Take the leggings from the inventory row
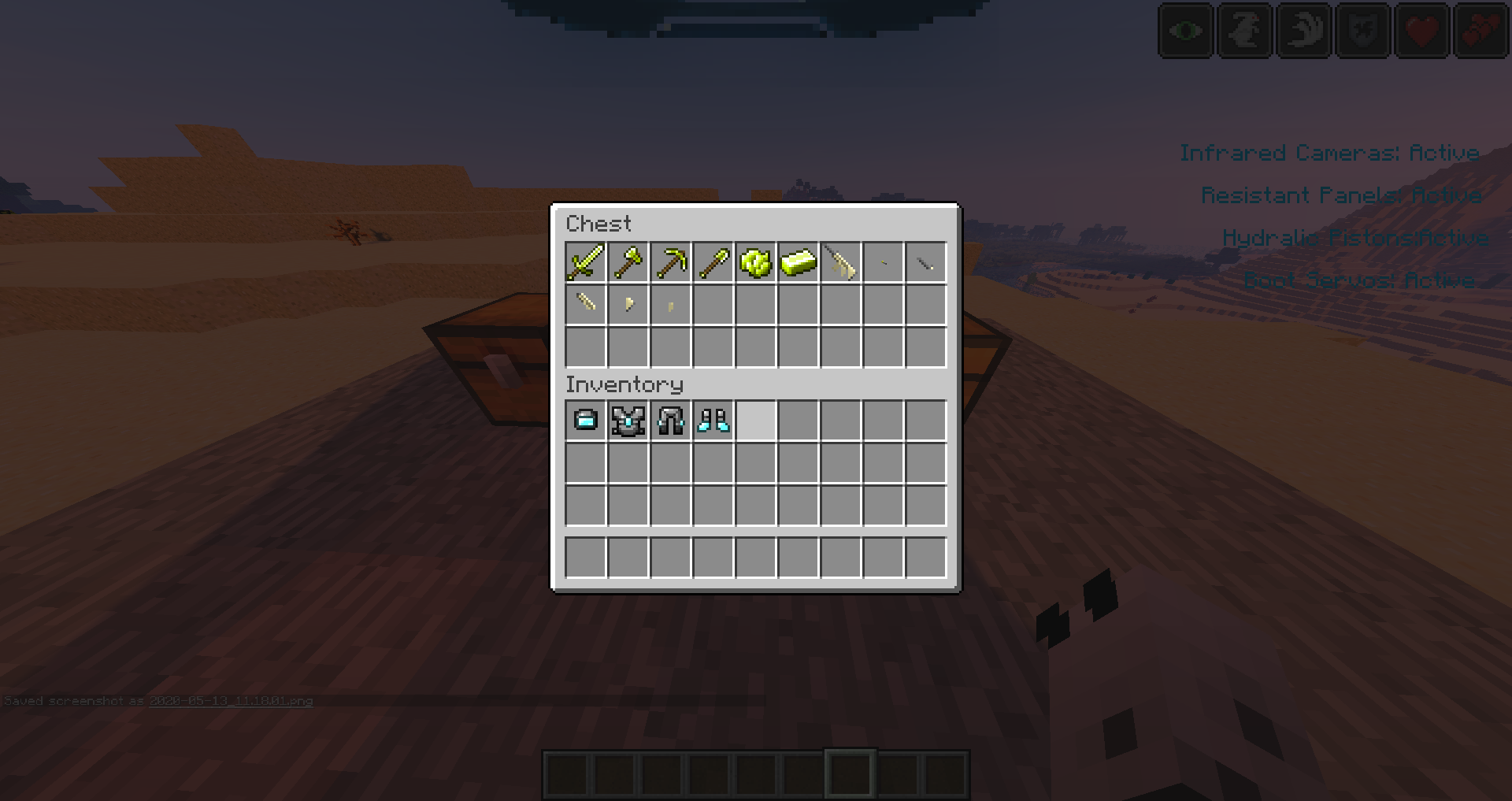 (669, 421)
